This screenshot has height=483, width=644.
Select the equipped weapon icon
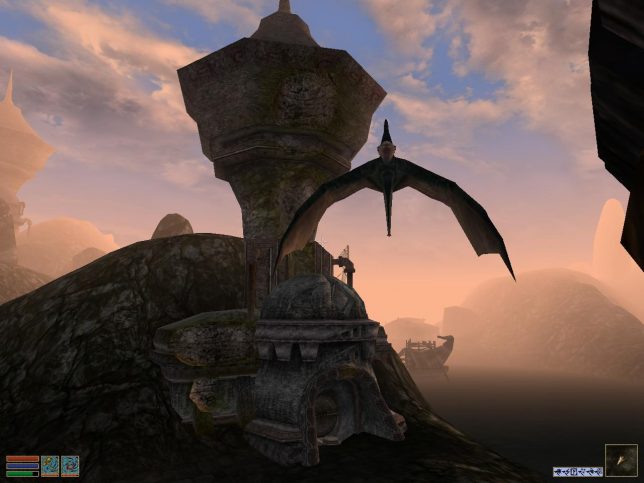(x=50, y=466)
